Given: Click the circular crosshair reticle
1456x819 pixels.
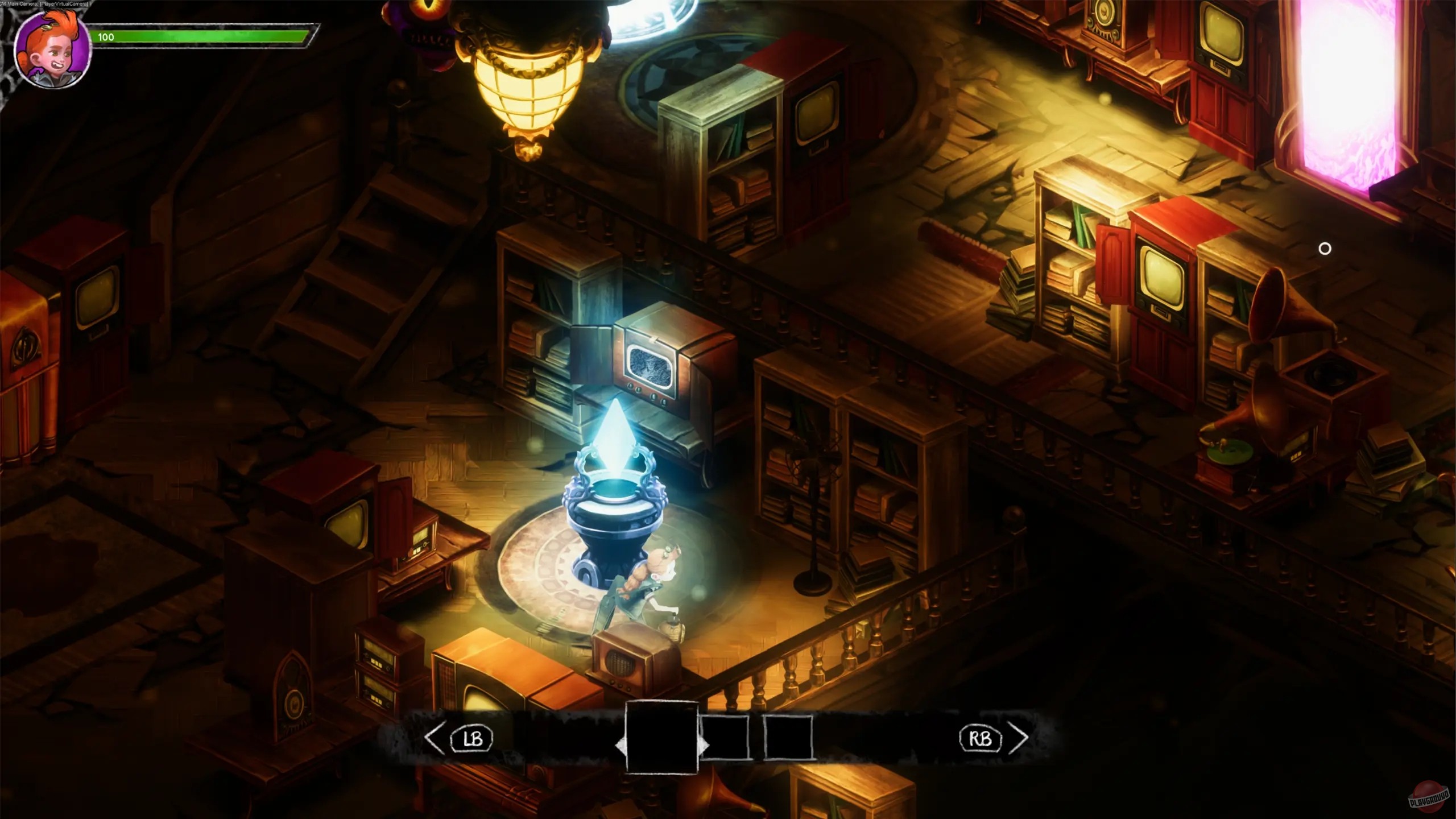Looking at the screenshot, I should (1325, 247).
